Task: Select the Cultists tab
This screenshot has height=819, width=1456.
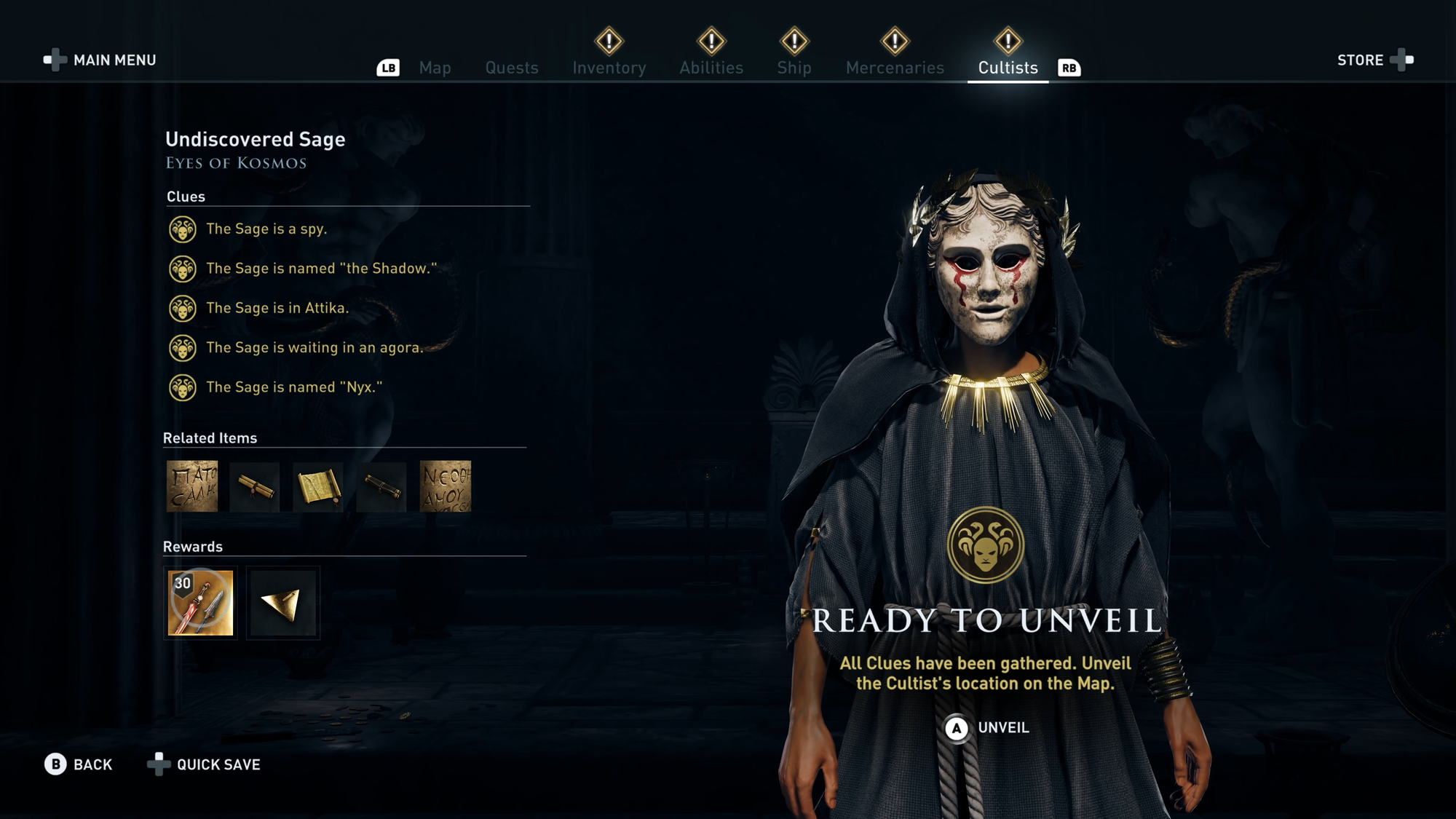Action: (x=1008, y=68)
